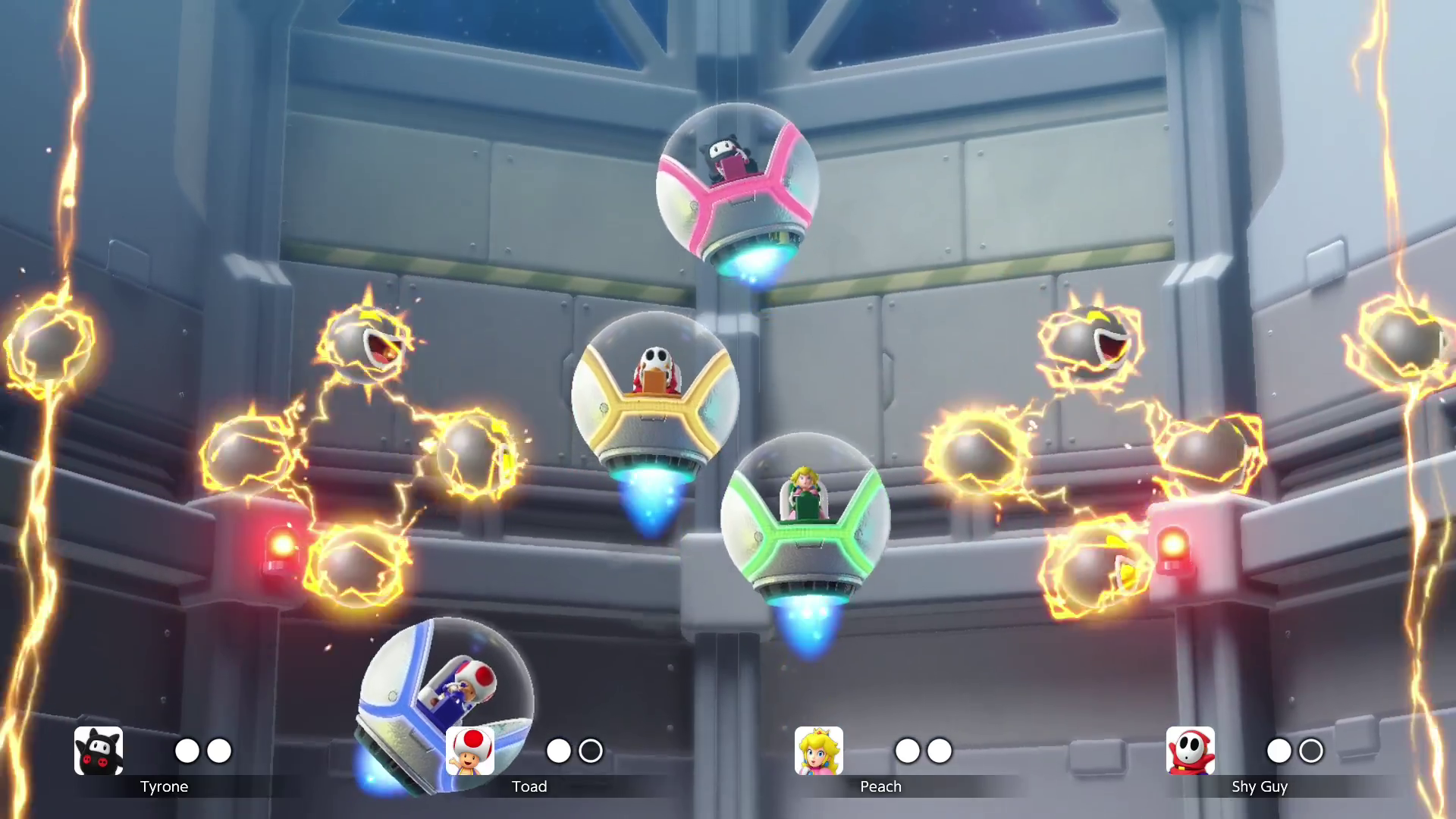Image resolution: width=1456 pixels, height=819 pixels.
Task: Select Shy Guy's player portrait
Action: [x=1190, y=751]
